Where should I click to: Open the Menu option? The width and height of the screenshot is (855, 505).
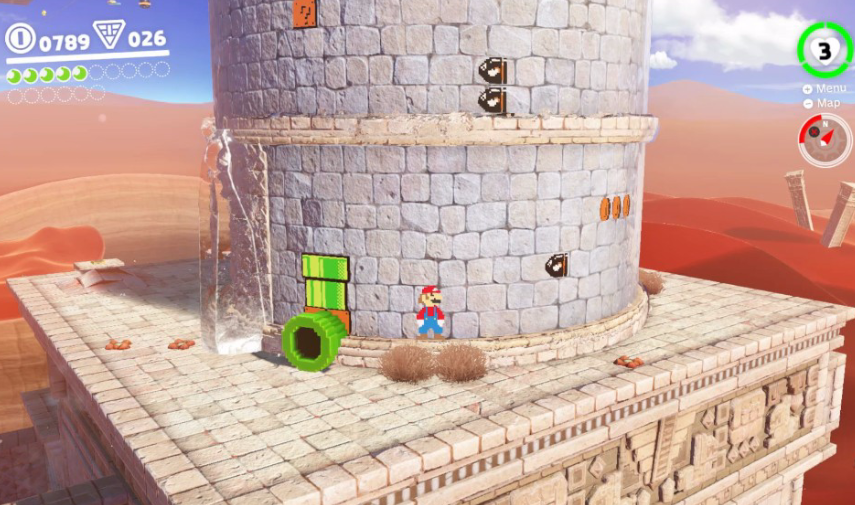click(824, 89)
